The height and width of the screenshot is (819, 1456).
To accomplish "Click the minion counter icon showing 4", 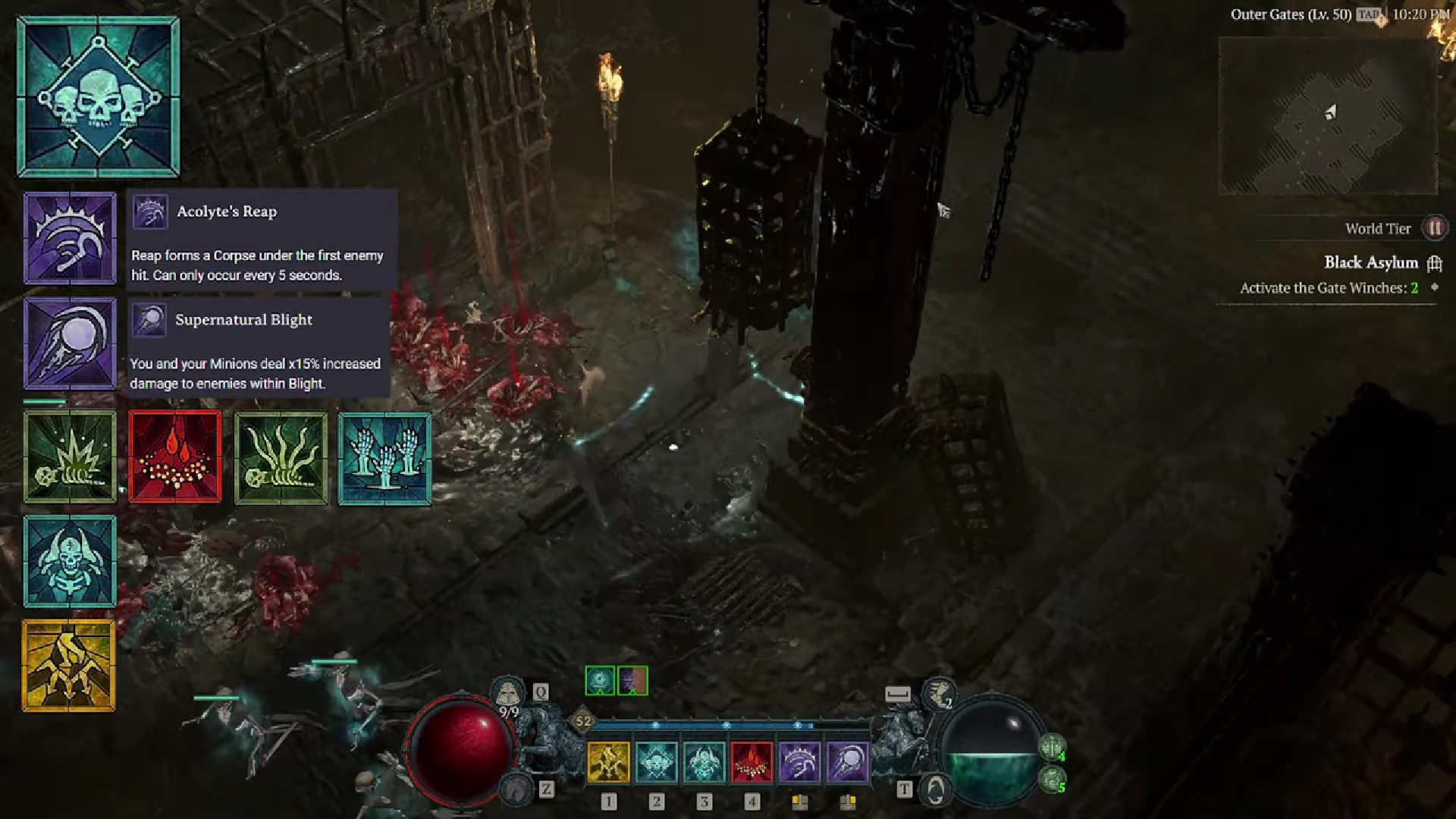I will pos(1052,748).
